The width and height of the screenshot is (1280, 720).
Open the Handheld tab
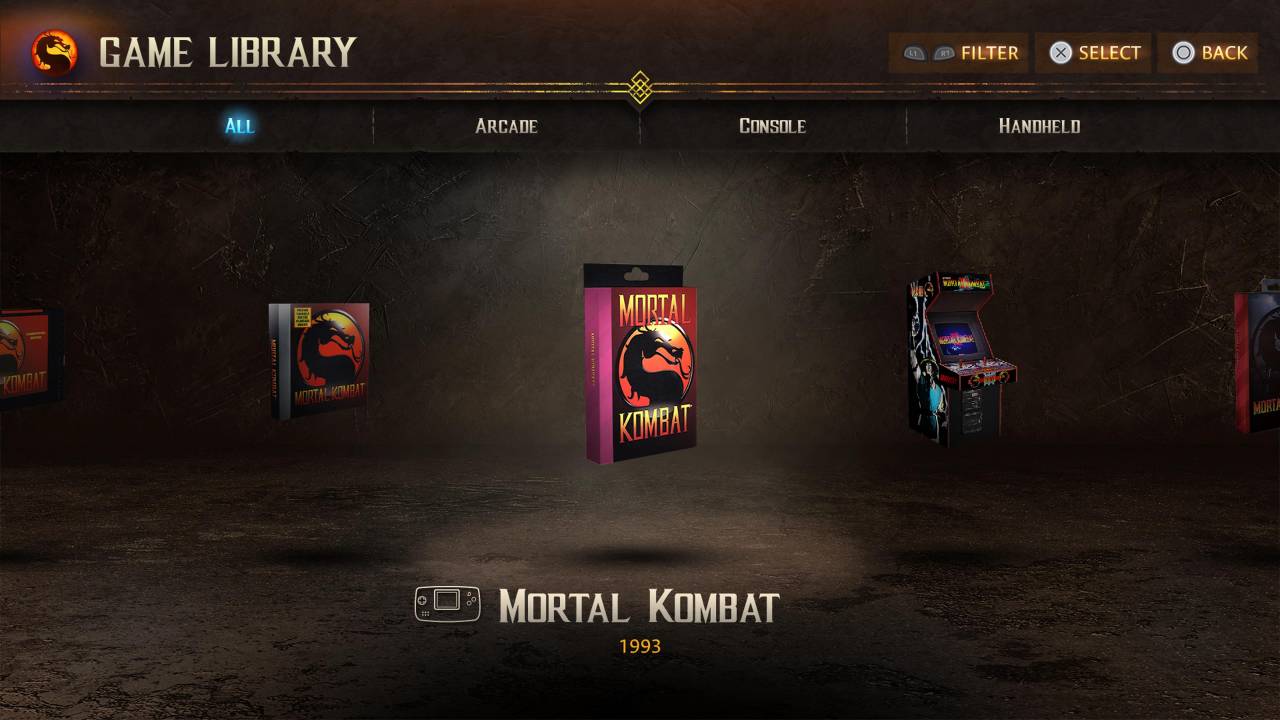1039,126
